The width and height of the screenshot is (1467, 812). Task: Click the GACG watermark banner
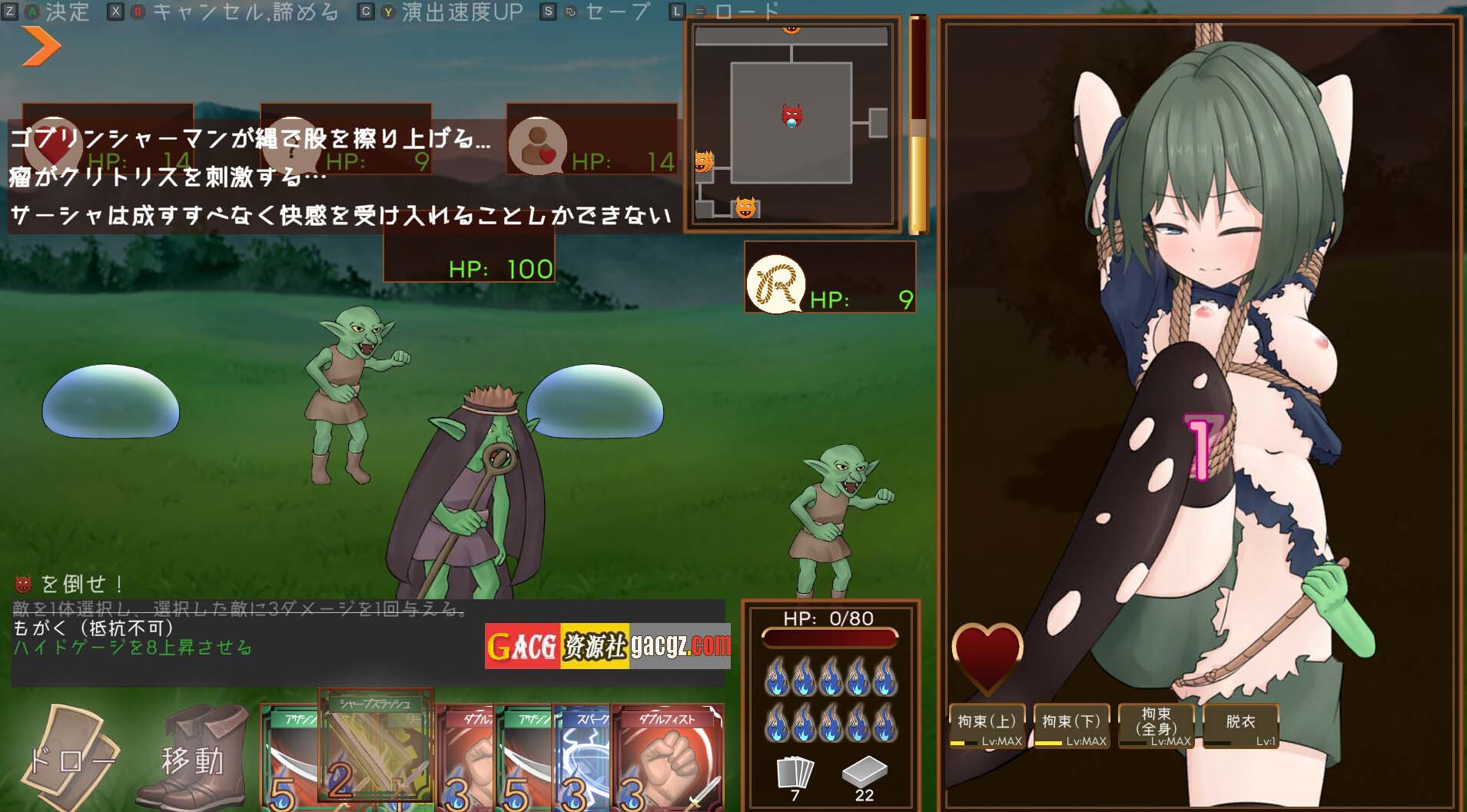(x=607, y=646)
